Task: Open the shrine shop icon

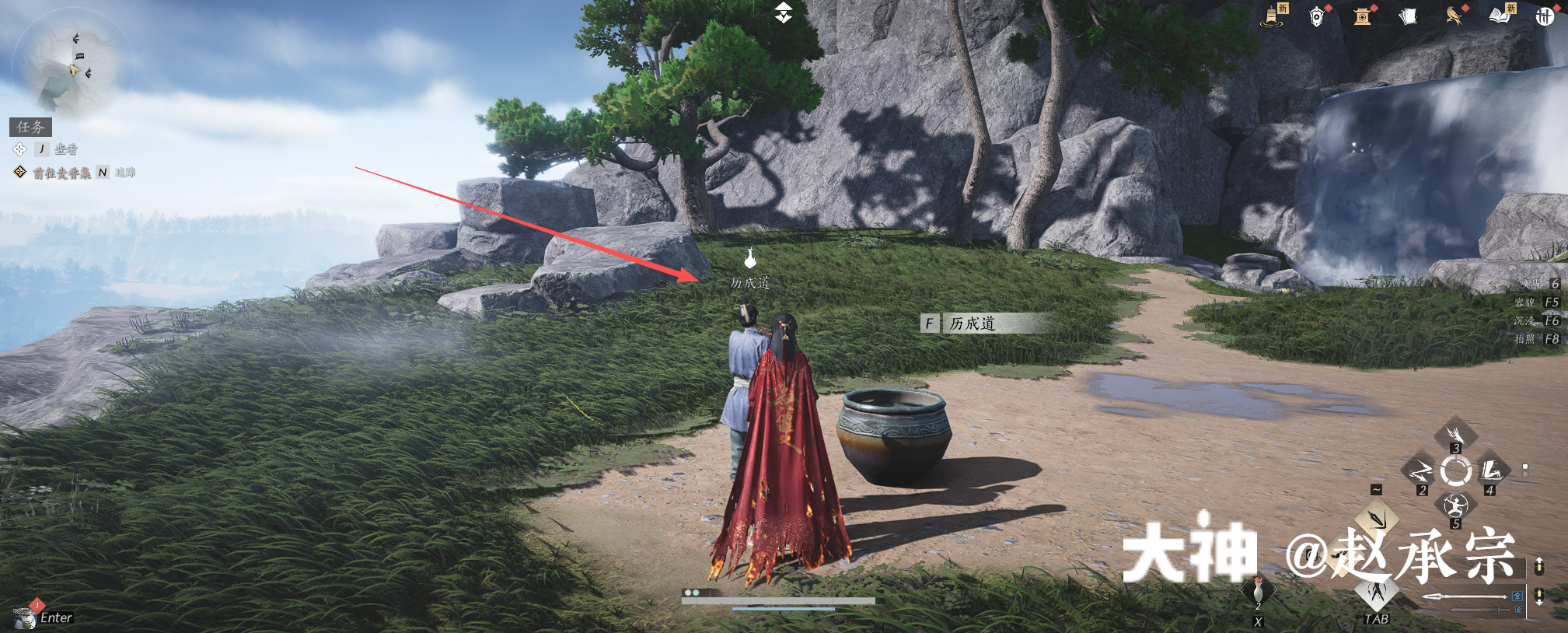Action: point(1361,16)
